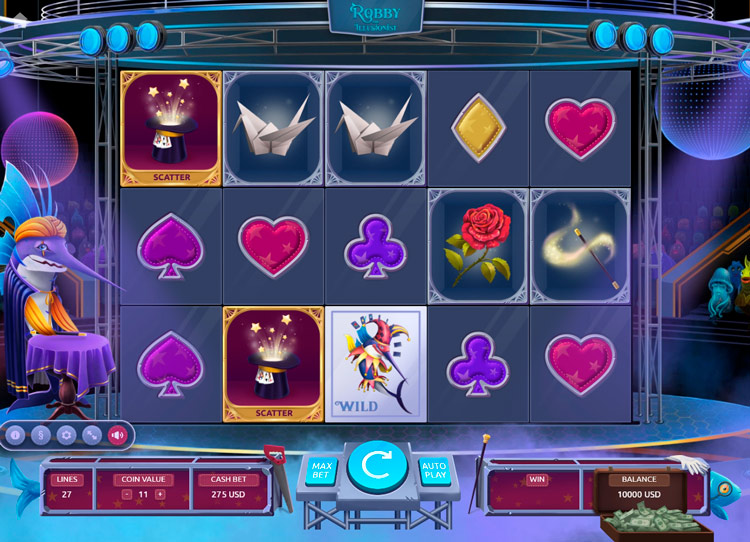Increase coin value with the plus button
Screen dimensions: 750x542
[160, 495]
